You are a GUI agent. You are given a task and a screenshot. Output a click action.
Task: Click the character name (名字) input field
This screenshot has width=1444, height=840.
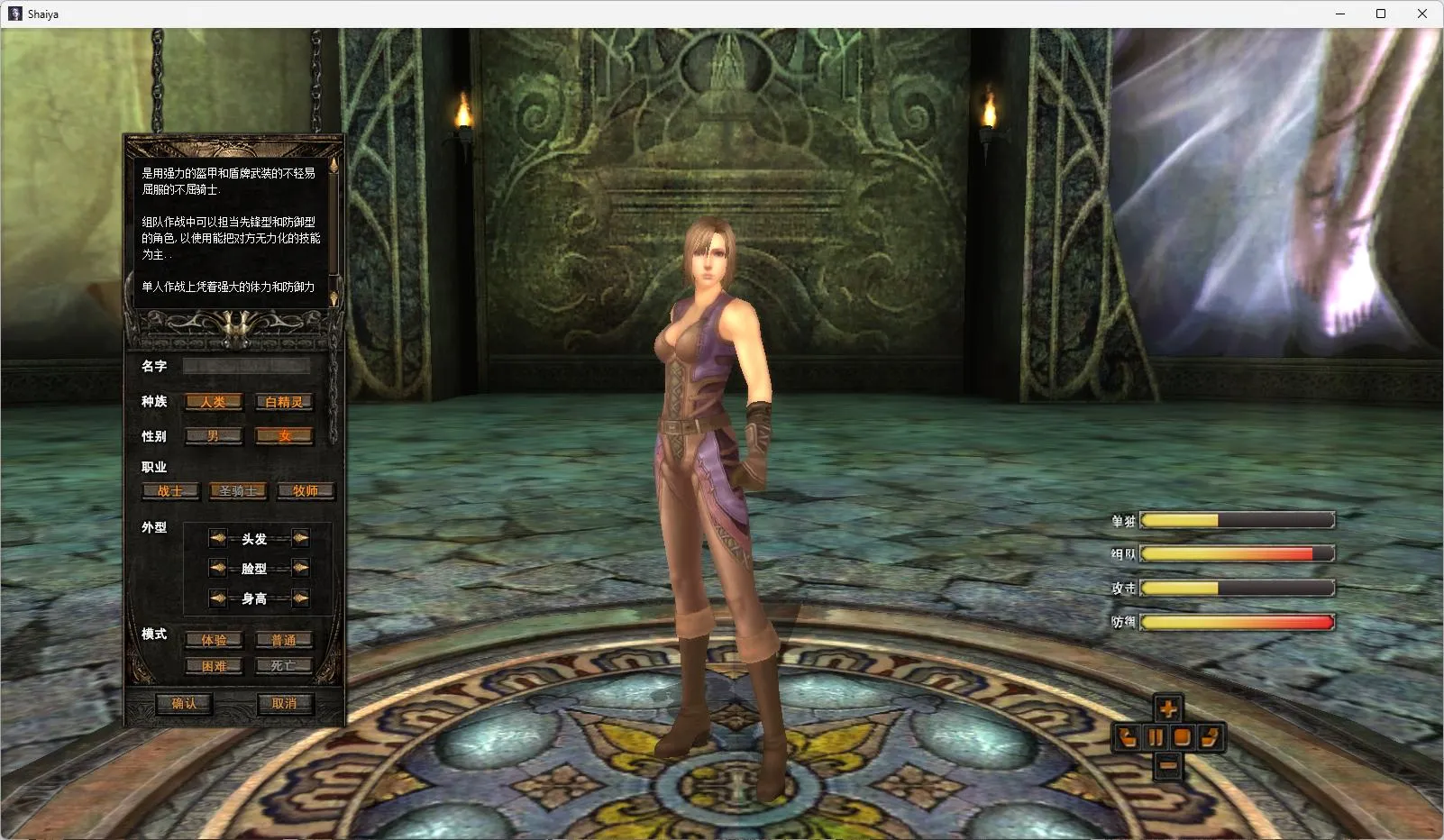click(x=246, y=366)
